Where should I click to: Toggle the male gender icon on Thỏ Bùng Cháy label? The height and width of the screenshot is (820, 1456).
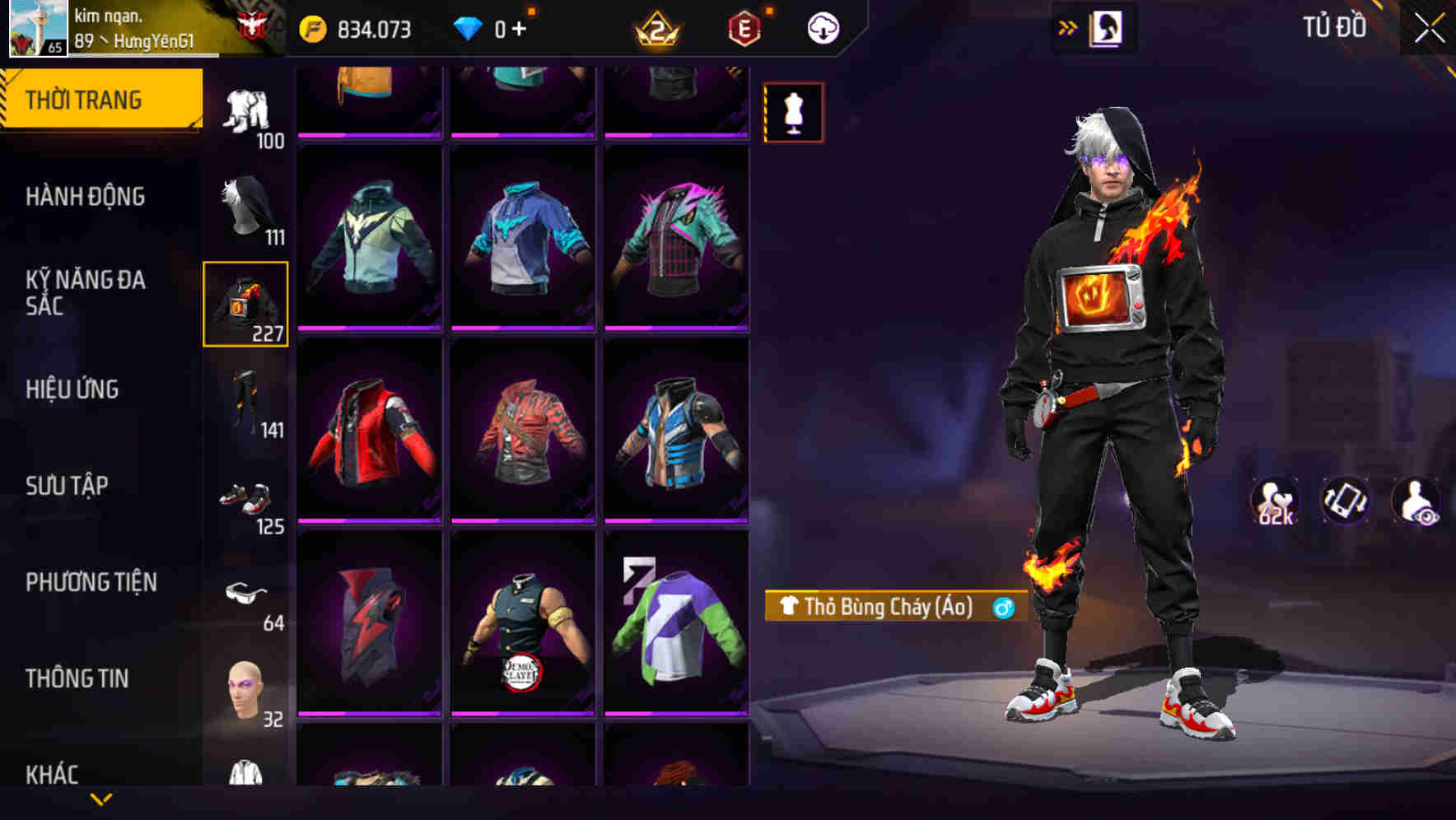[1001, 607]
